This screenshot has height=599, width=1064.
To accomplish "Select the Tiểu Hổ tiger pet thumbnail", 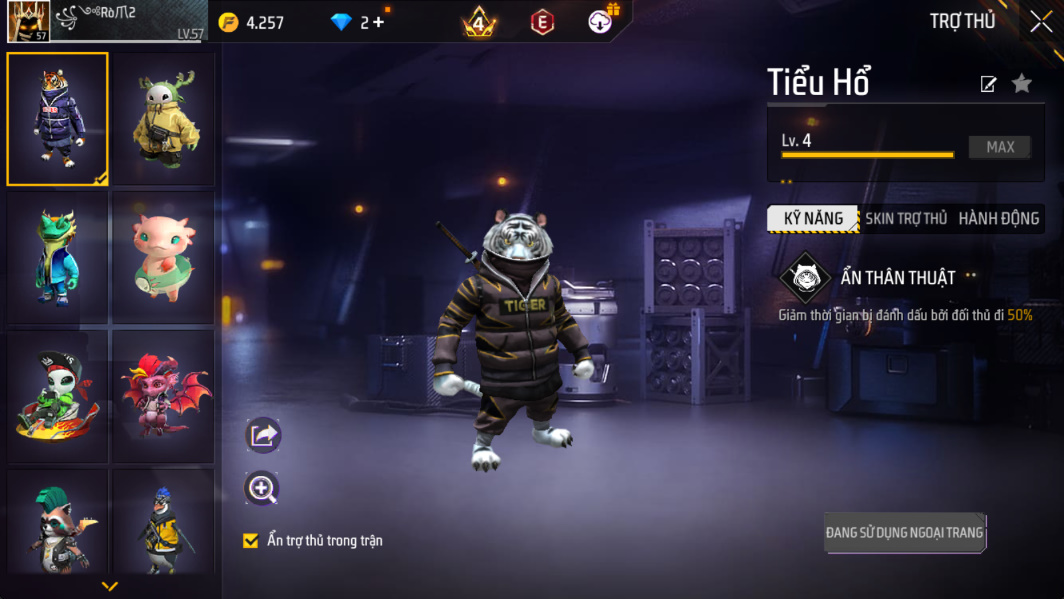I will point(58,119).
